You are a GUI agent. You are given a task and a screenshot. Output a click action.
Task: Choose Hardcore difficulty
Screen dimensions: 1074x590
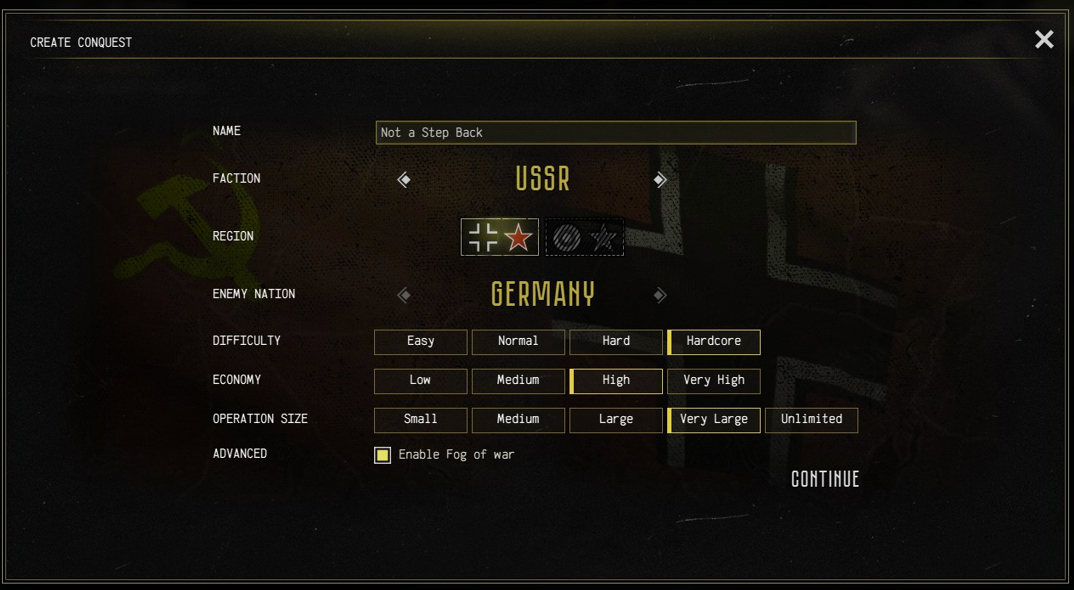714,342
